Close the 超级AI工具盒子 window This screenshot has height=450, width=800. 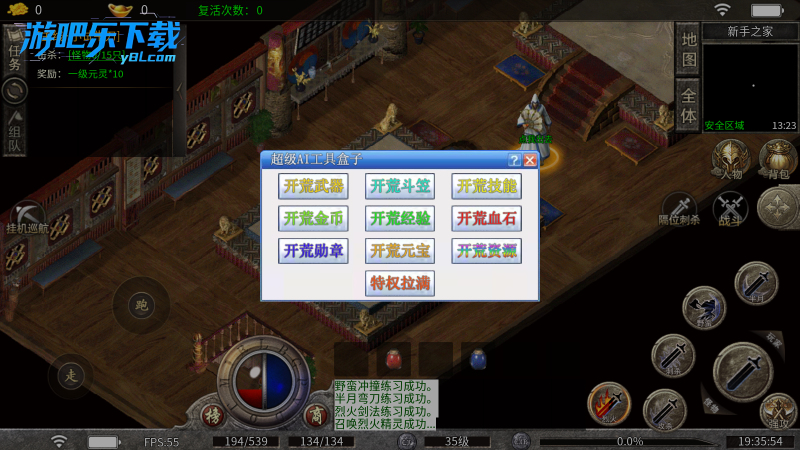click(530, 160)
